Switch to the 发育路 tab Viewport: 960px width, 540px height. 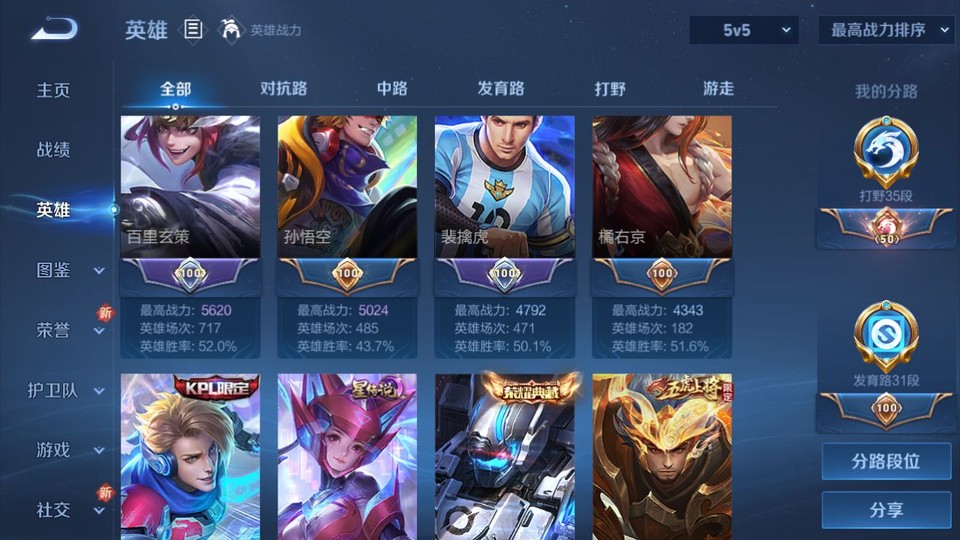[x=501, y=88]
